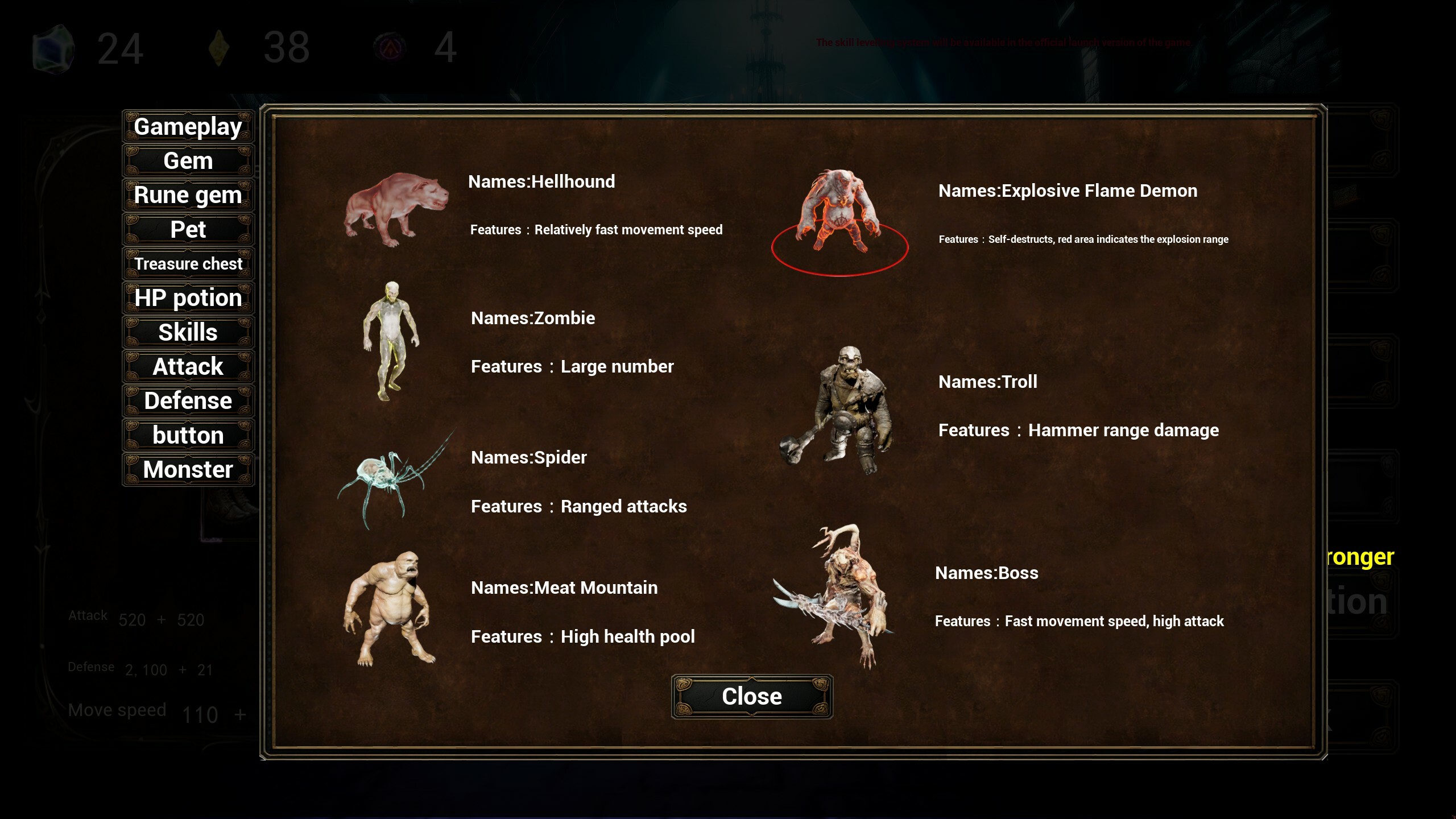Viewport: 1456px width, 819px height.
Task: Click the blue gem currency icon
Action: click(54, 48)
